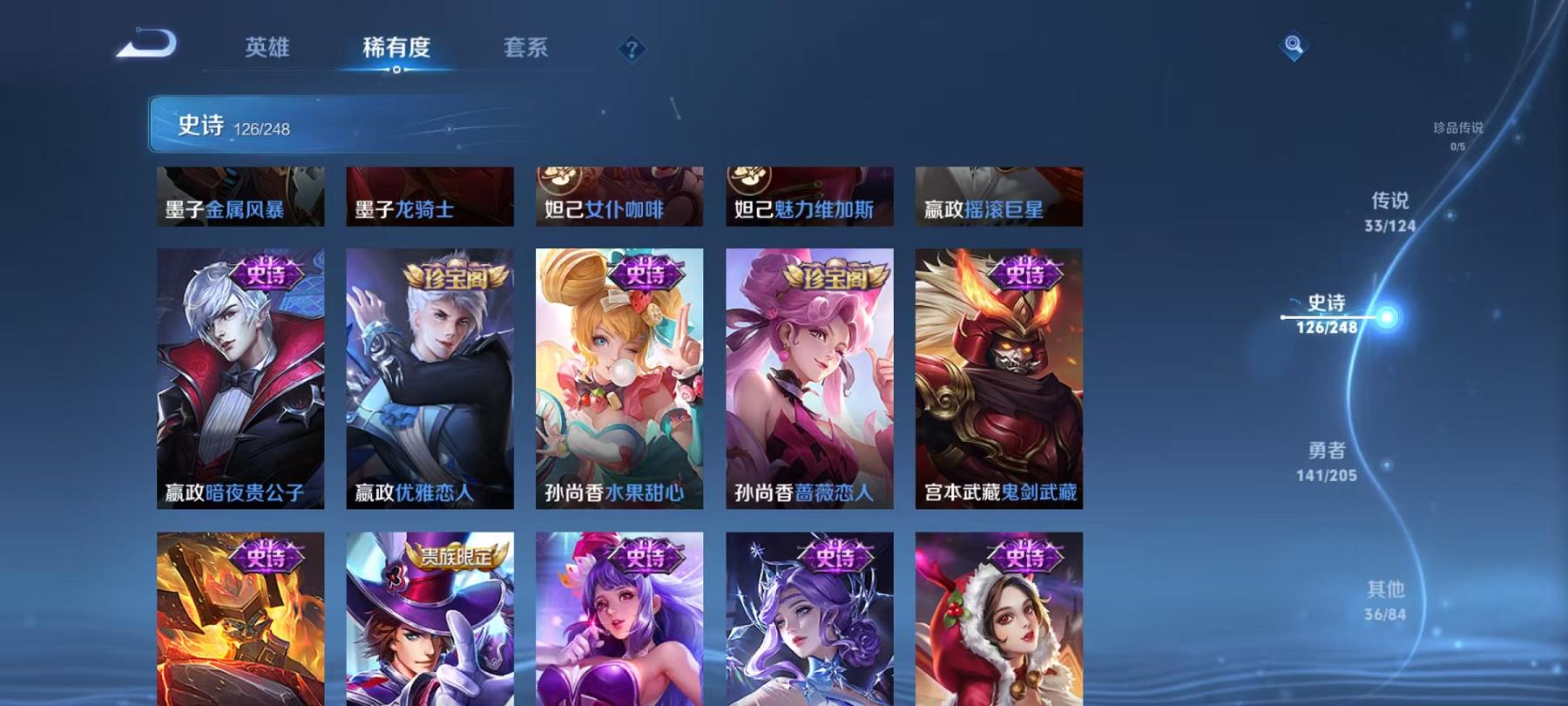Open the 妲己女仆咖啡 skin card
Screen dimensions: 1568x706
619,196
